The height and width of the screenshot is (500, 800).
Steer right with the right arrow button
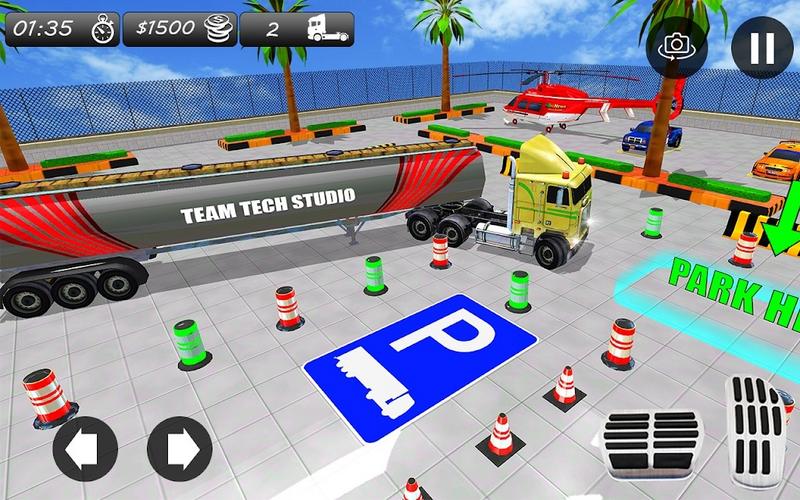[179, 448]
